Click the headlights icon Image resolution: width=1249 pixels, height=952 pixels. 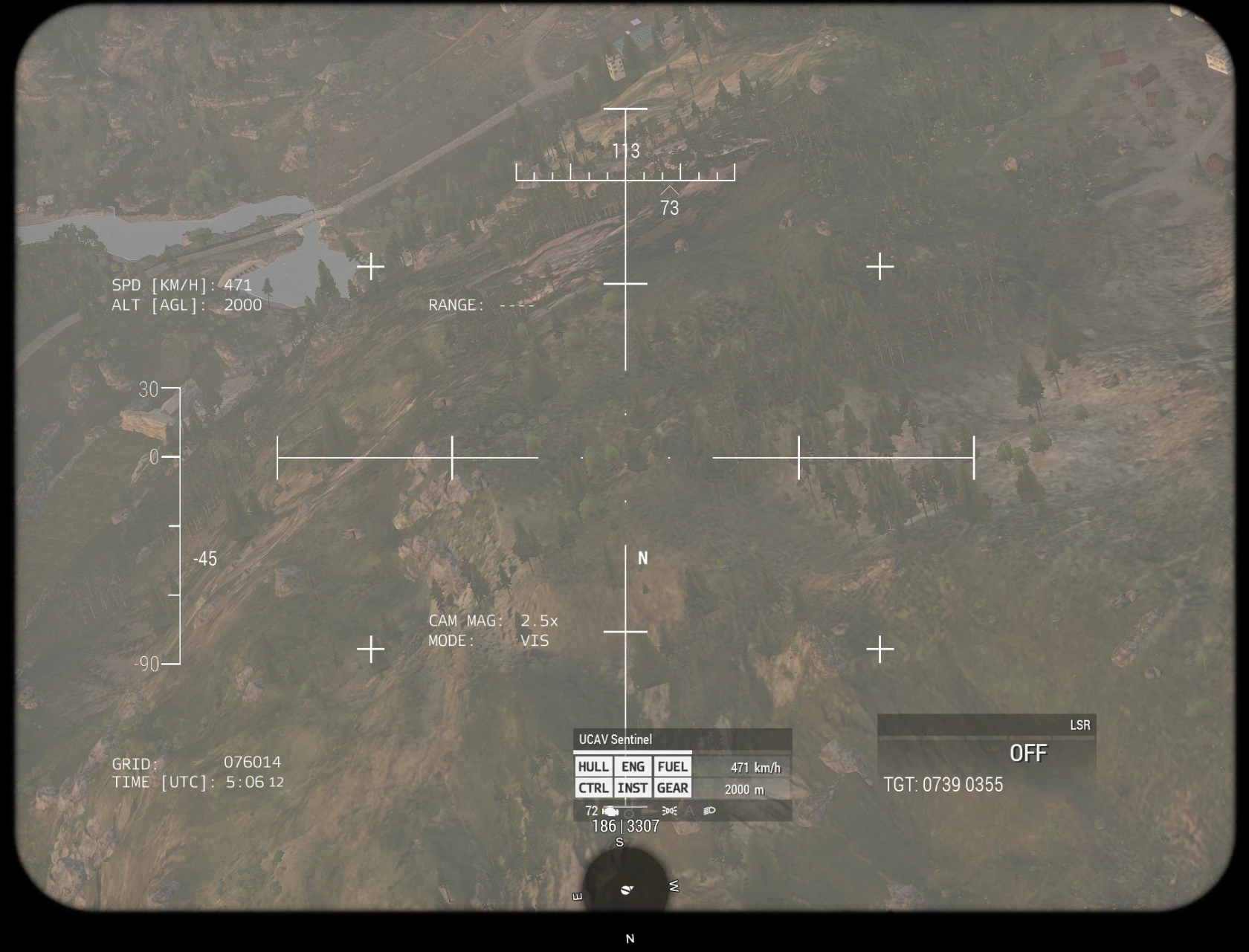click(709, 811)
